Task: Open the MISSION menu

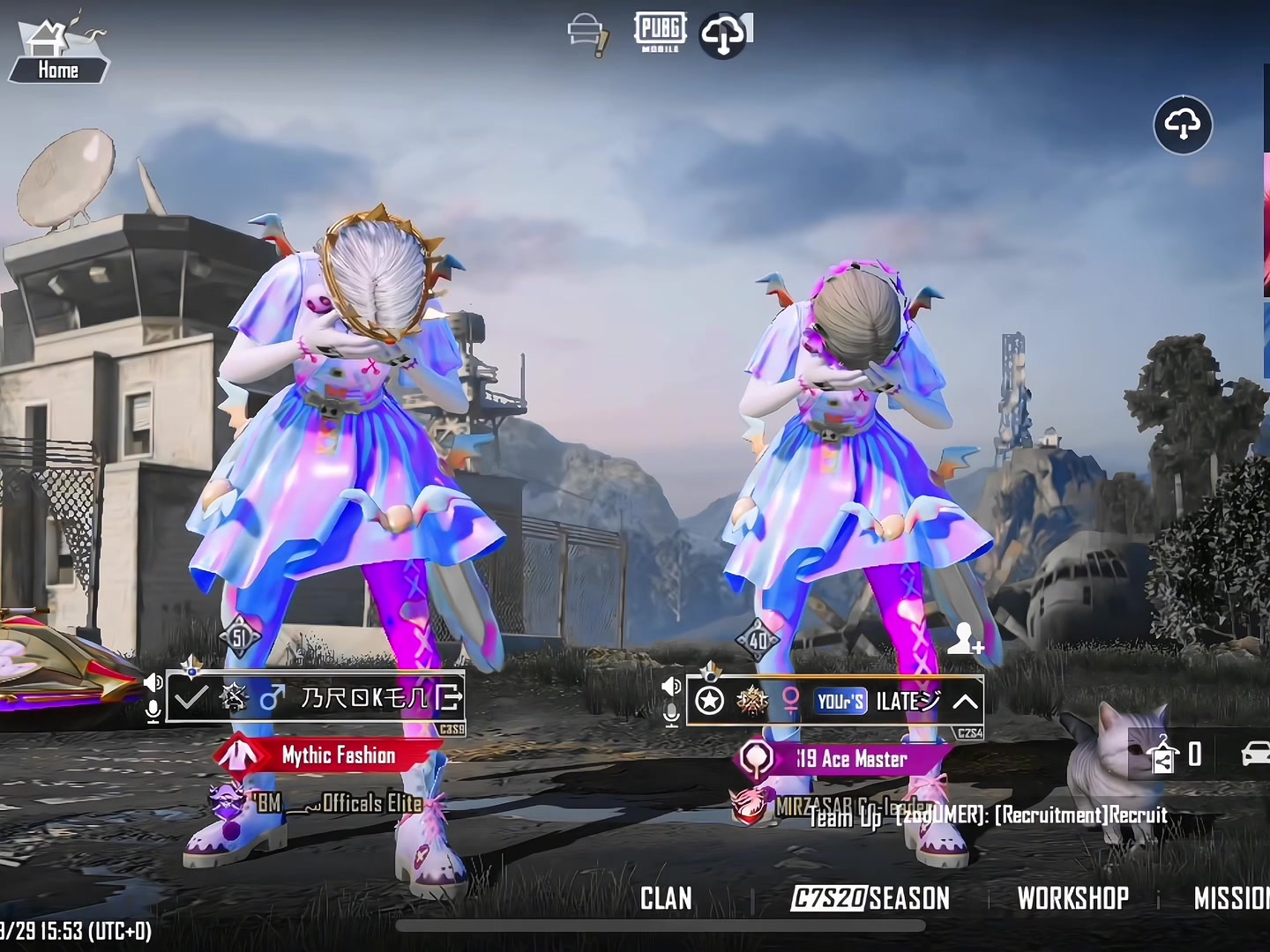Action: pos(1232,898)
